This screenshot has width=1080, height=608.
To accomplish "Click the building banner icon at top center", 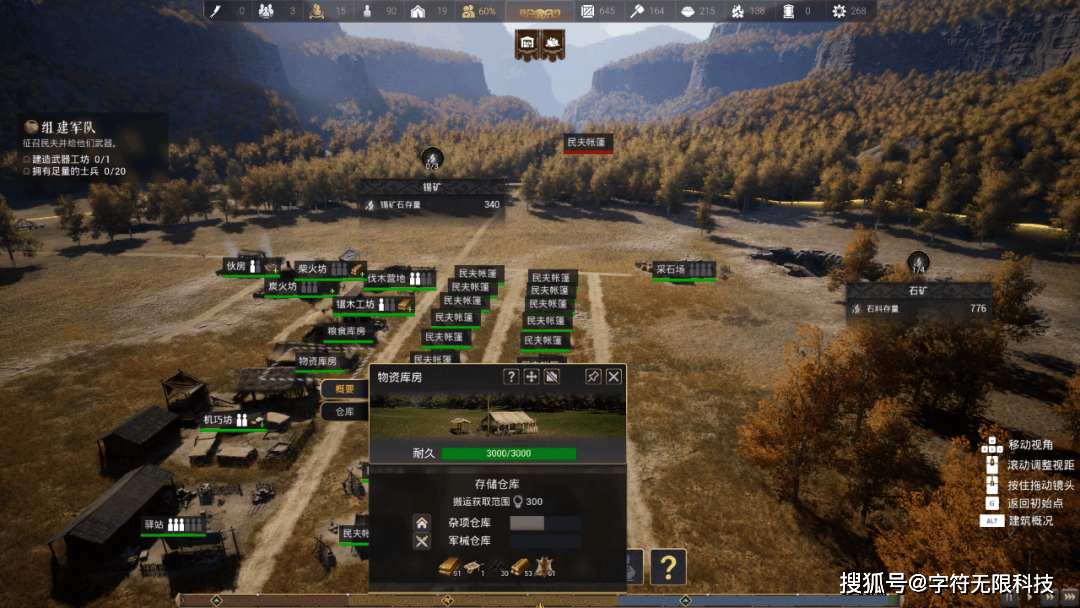I will (x=526, y=43).
